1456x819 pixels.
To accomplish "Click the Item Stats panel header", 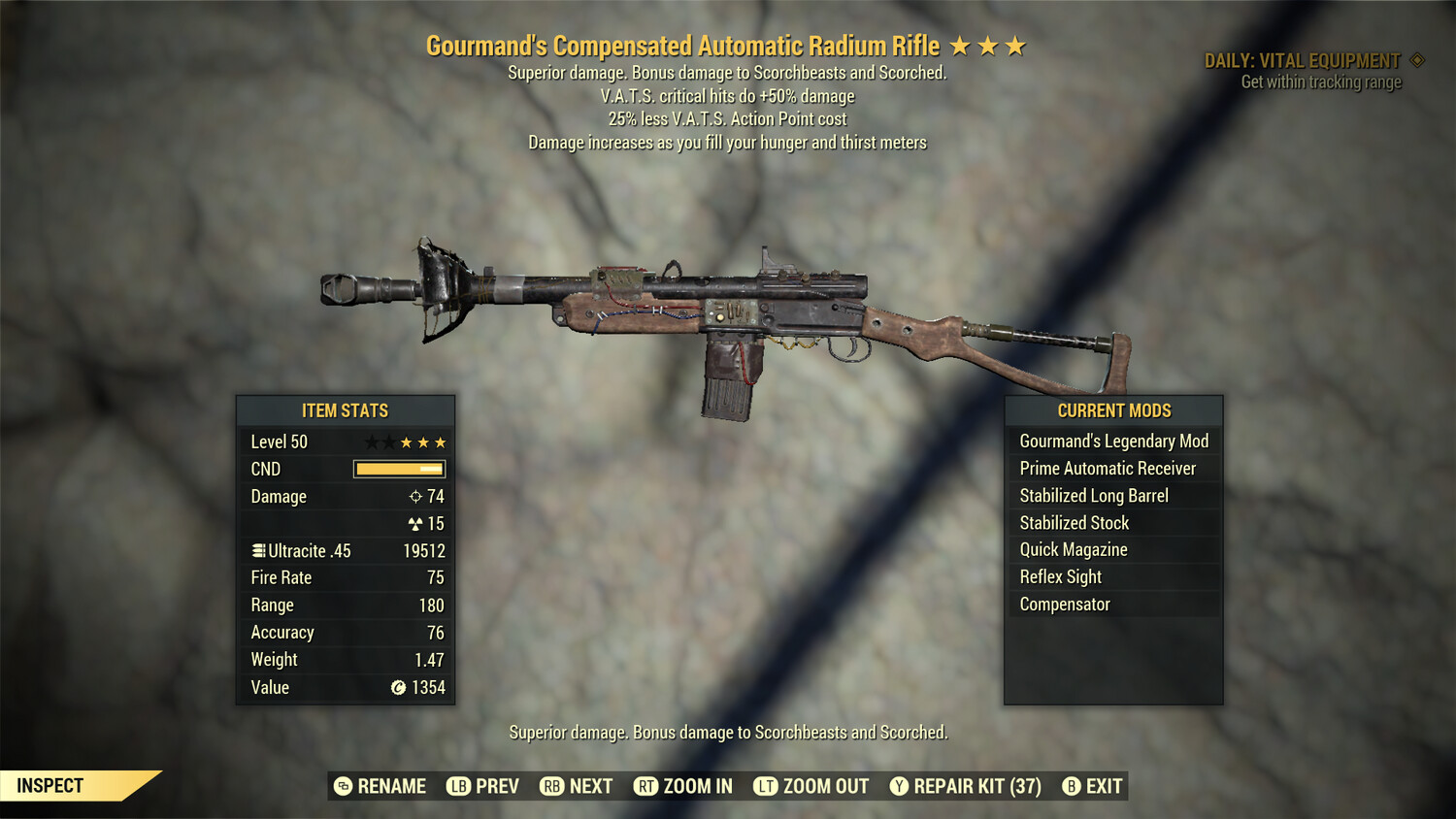I will 345,410.
